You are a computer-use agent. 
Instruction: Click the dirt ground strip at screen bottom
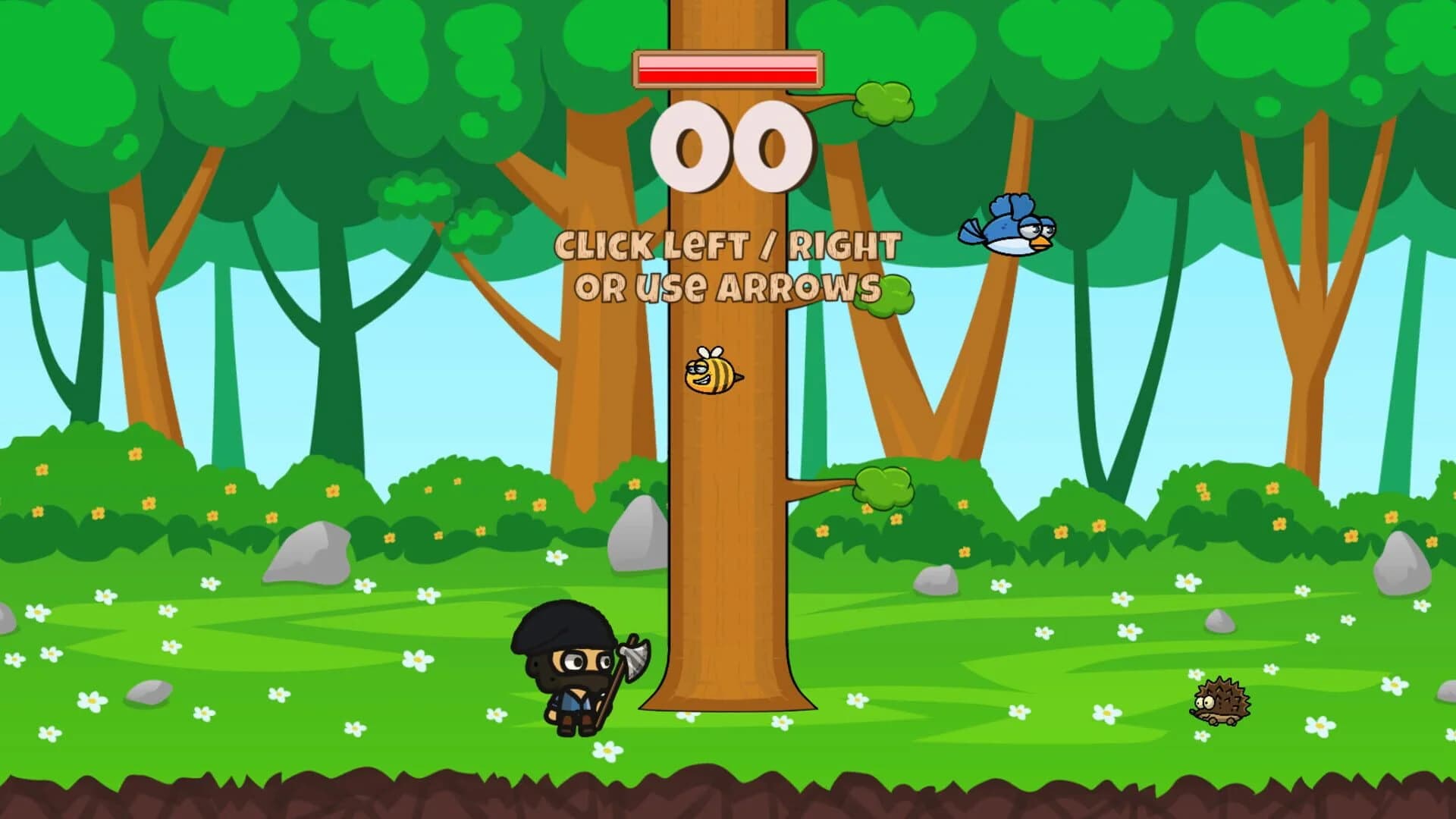coord(728,796)
